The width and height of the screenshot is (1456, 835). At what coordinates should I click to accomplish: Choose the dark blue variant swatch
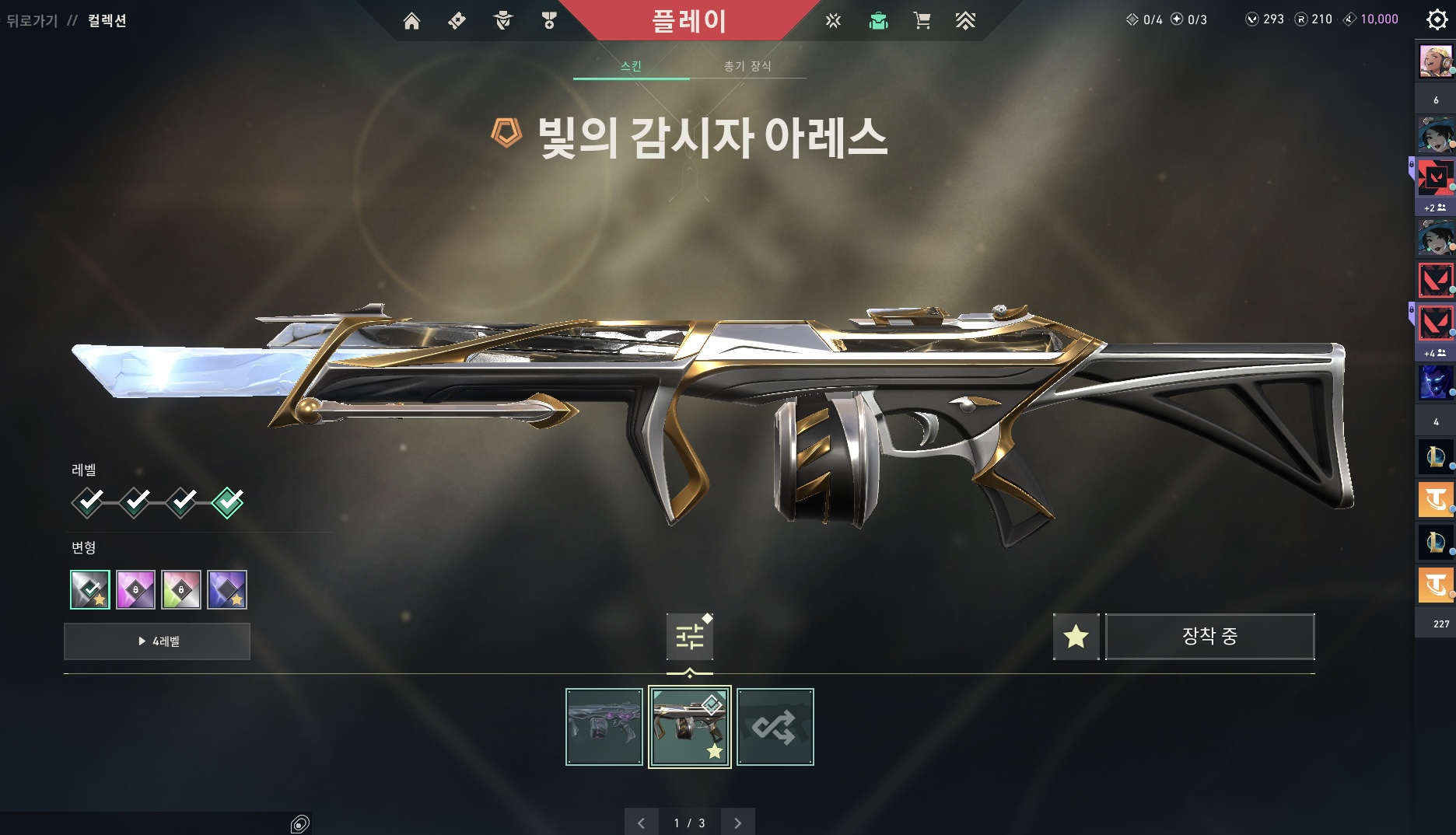[227, 589]
